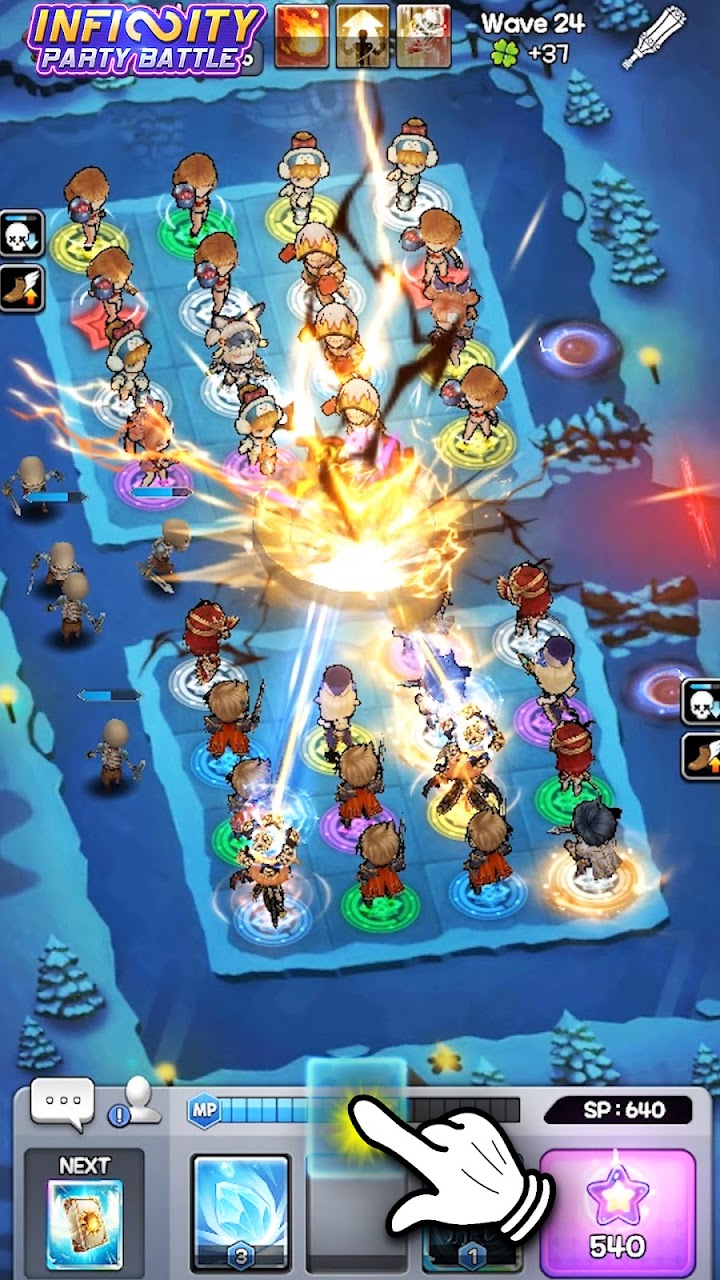Select the fireball buff icon
The height and width of the screenshot is (1280, 720).
coord(301,36)
